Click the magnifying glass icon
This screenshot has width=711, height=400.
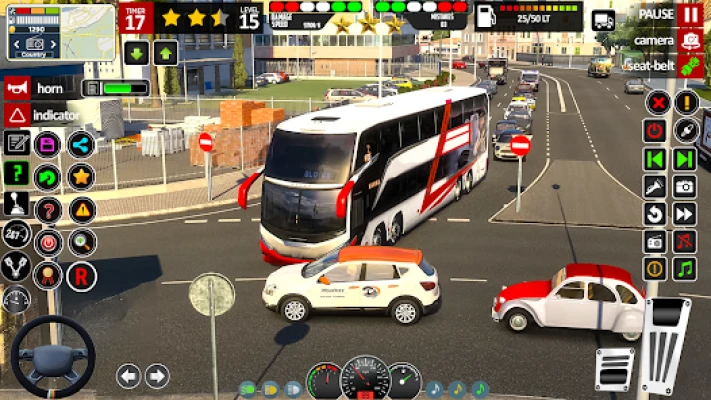coord(81,241)
